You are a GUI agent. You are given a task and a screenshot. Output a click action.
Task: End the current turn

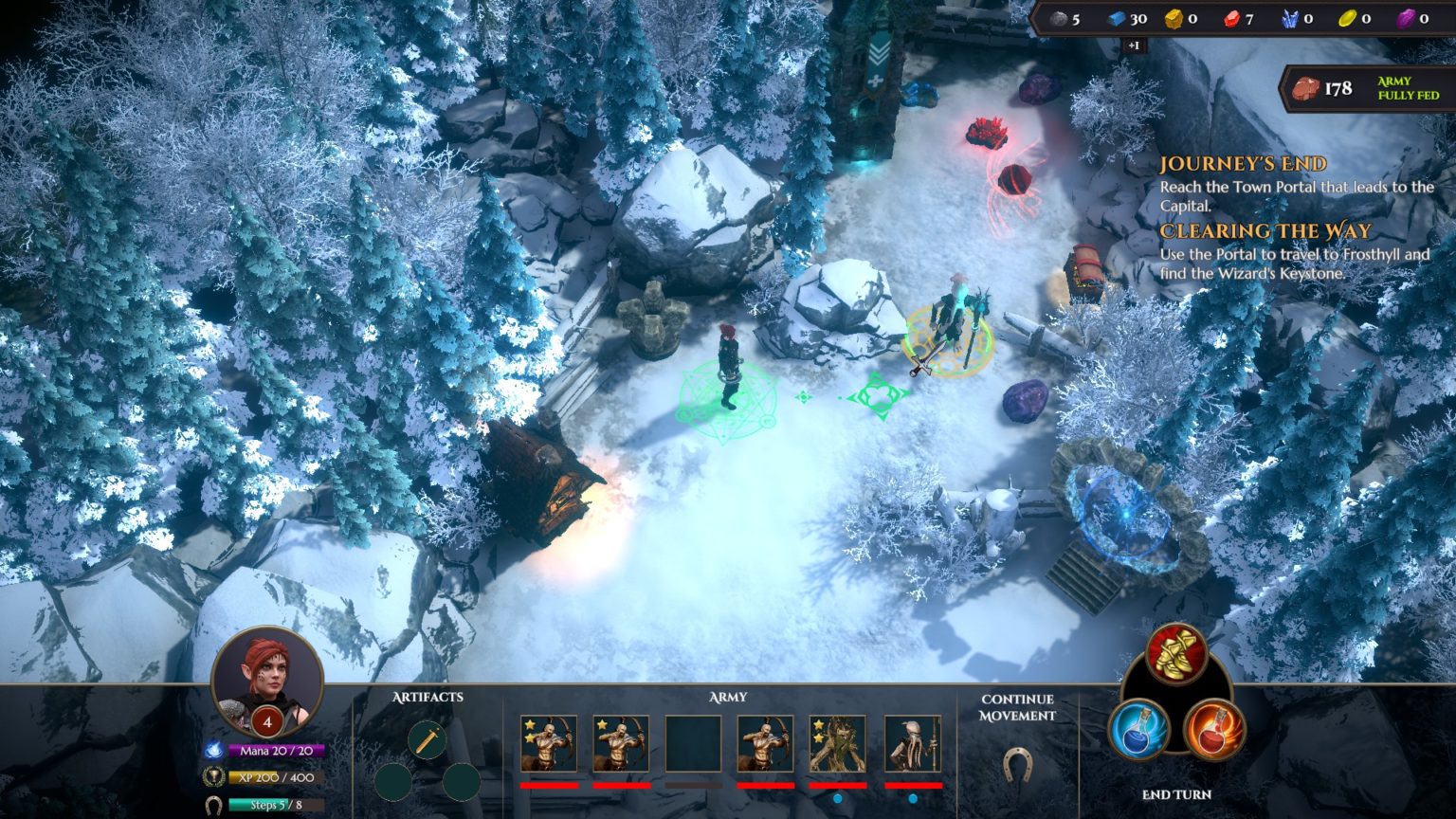(1176, 794)
